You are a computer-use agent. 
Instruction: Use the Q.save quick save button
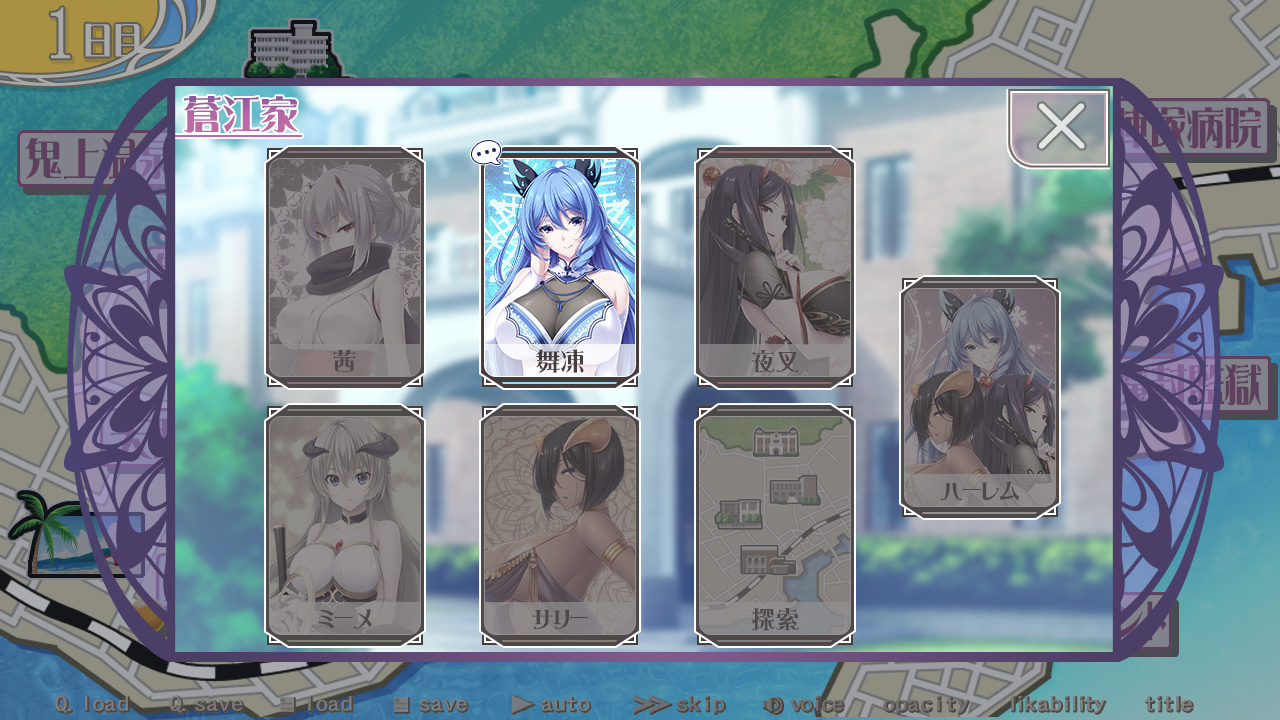pos(206,704)
